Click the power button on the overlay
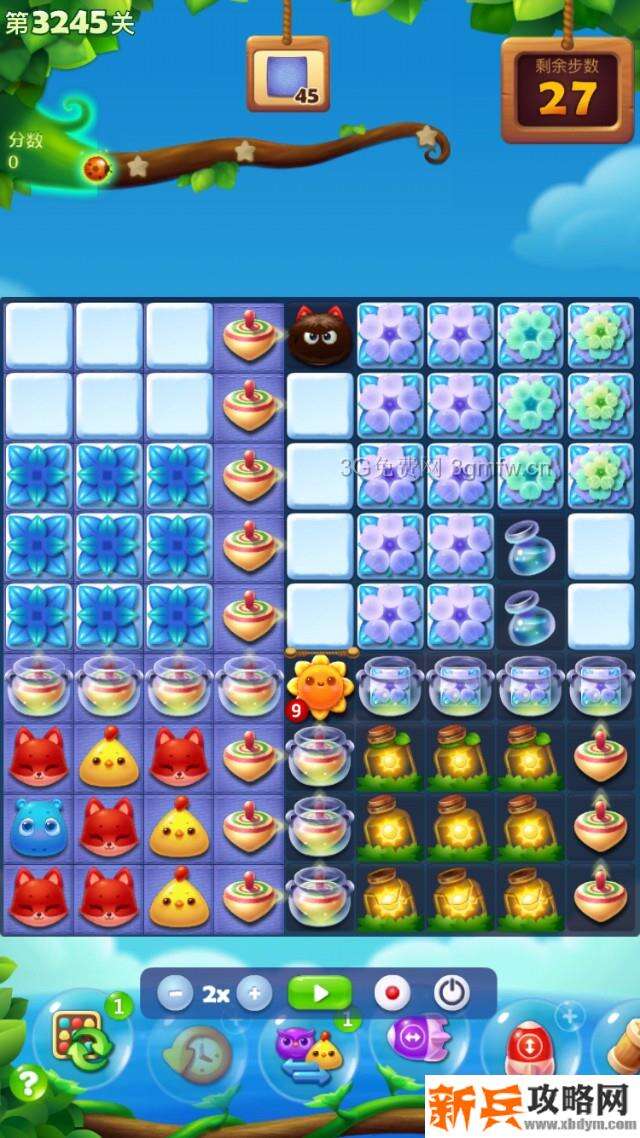Screen dimensions: 640x1138 [452, 994]
